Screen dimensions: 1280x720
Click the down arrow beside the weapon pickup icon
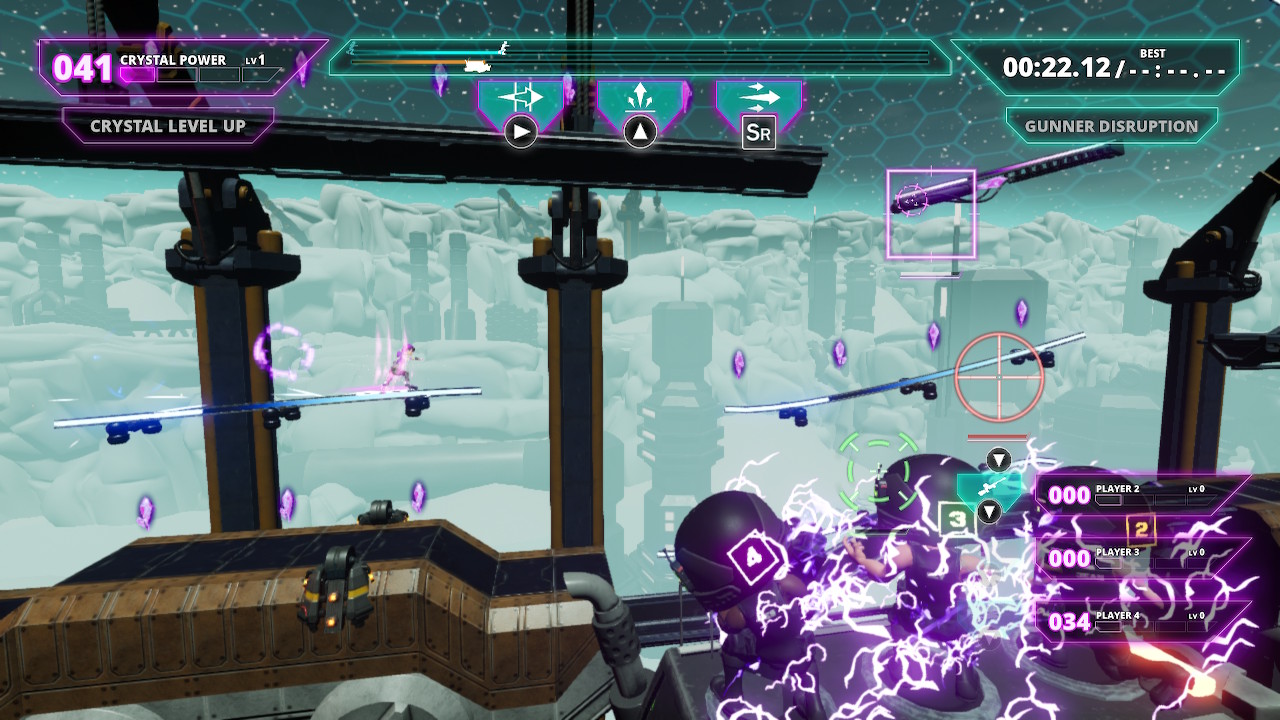click(x=990, y=512)
